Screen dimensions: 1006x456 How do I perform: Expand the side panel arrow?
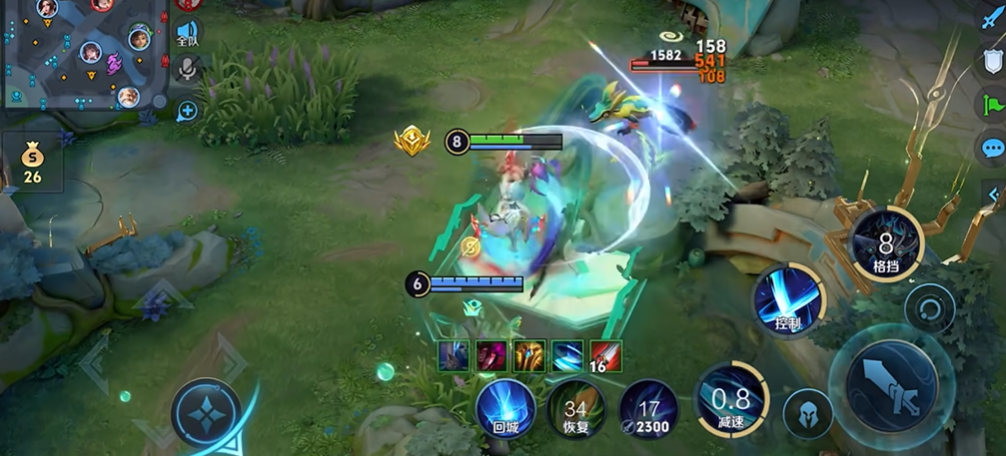(994, 193)
